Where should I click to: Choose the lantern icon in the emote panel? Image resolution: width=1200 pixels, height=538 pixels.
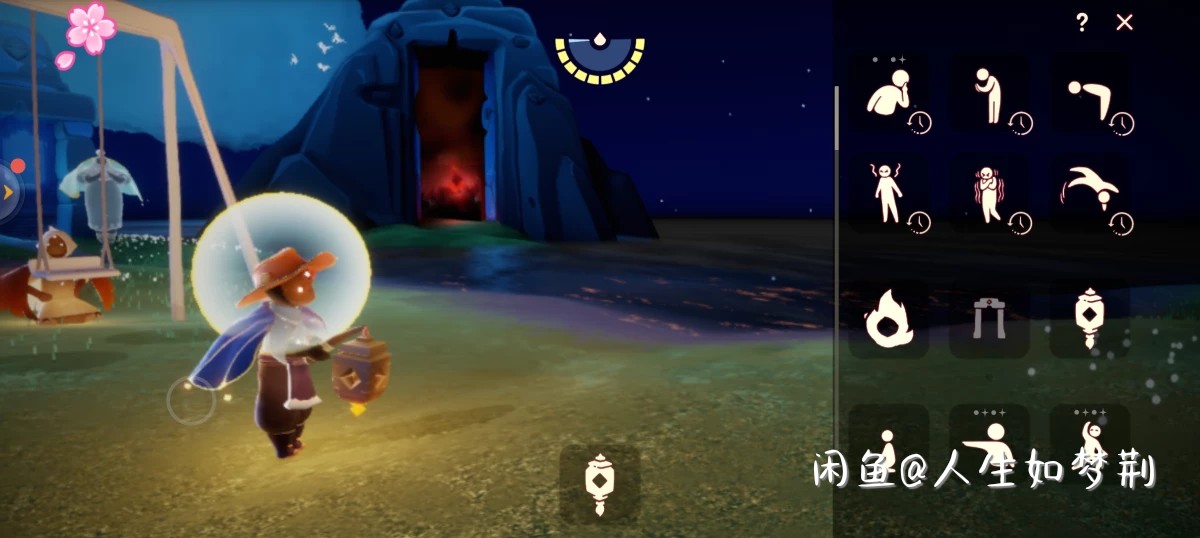(1089, 319)
